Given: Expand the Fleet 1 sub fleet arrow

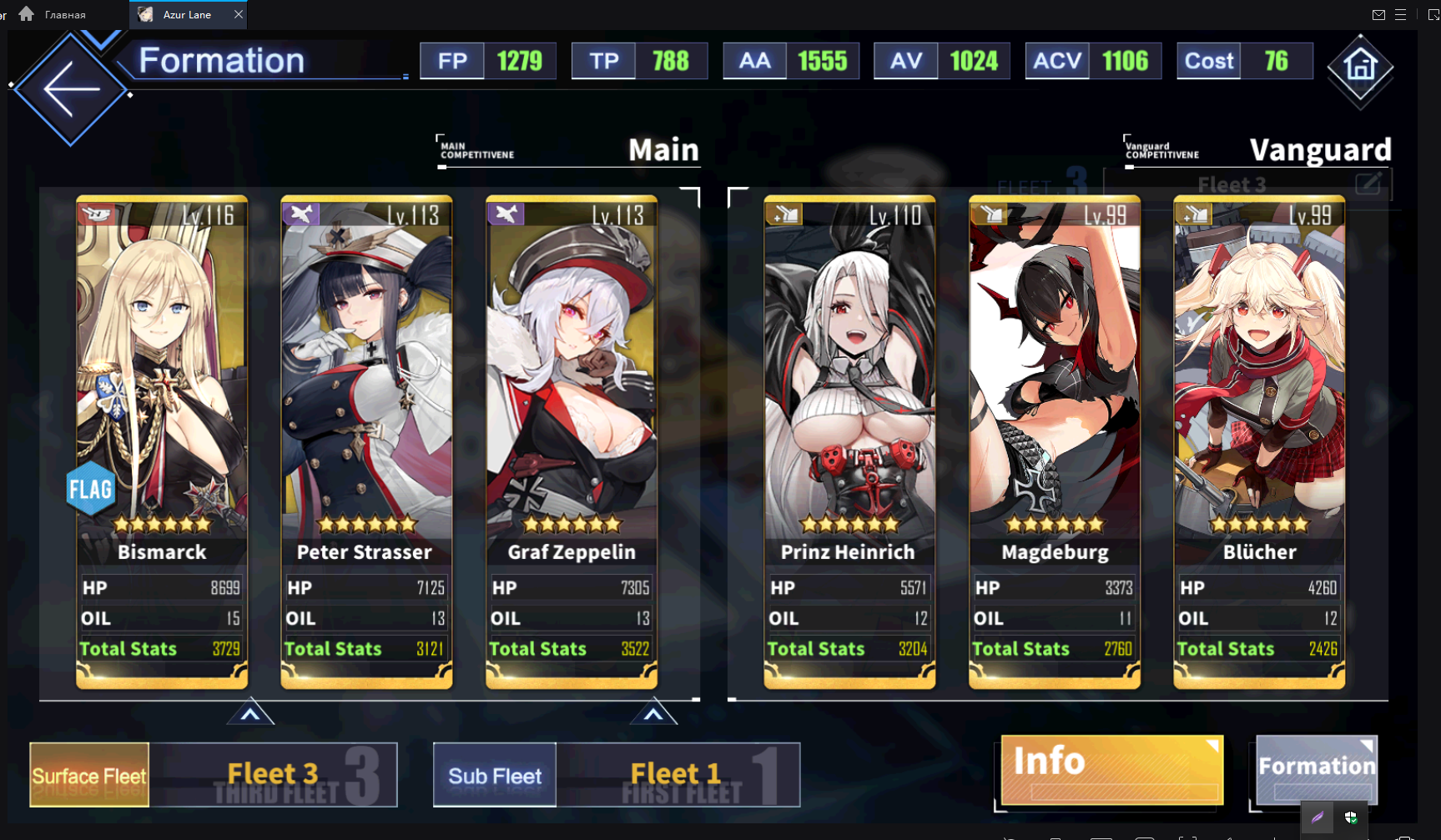Looking at the screenshot, I should click(653, 714).
